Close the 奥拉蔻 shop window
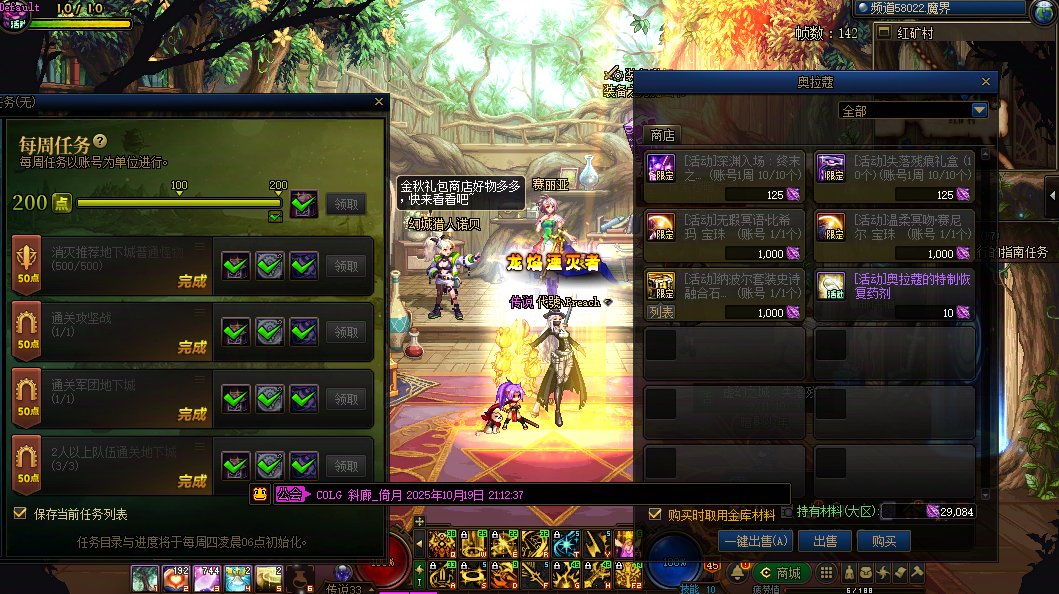 coord(986,82)
